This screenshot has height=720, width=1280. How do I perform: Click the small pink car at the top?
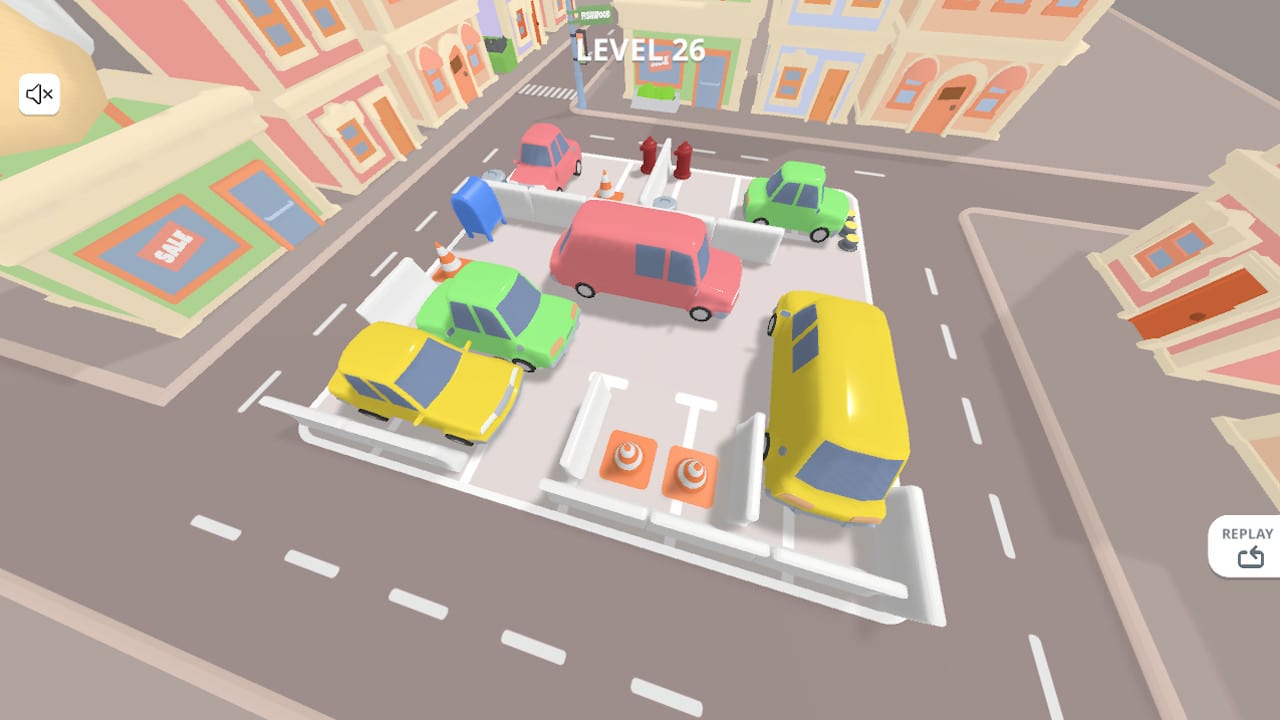[545, 155]
